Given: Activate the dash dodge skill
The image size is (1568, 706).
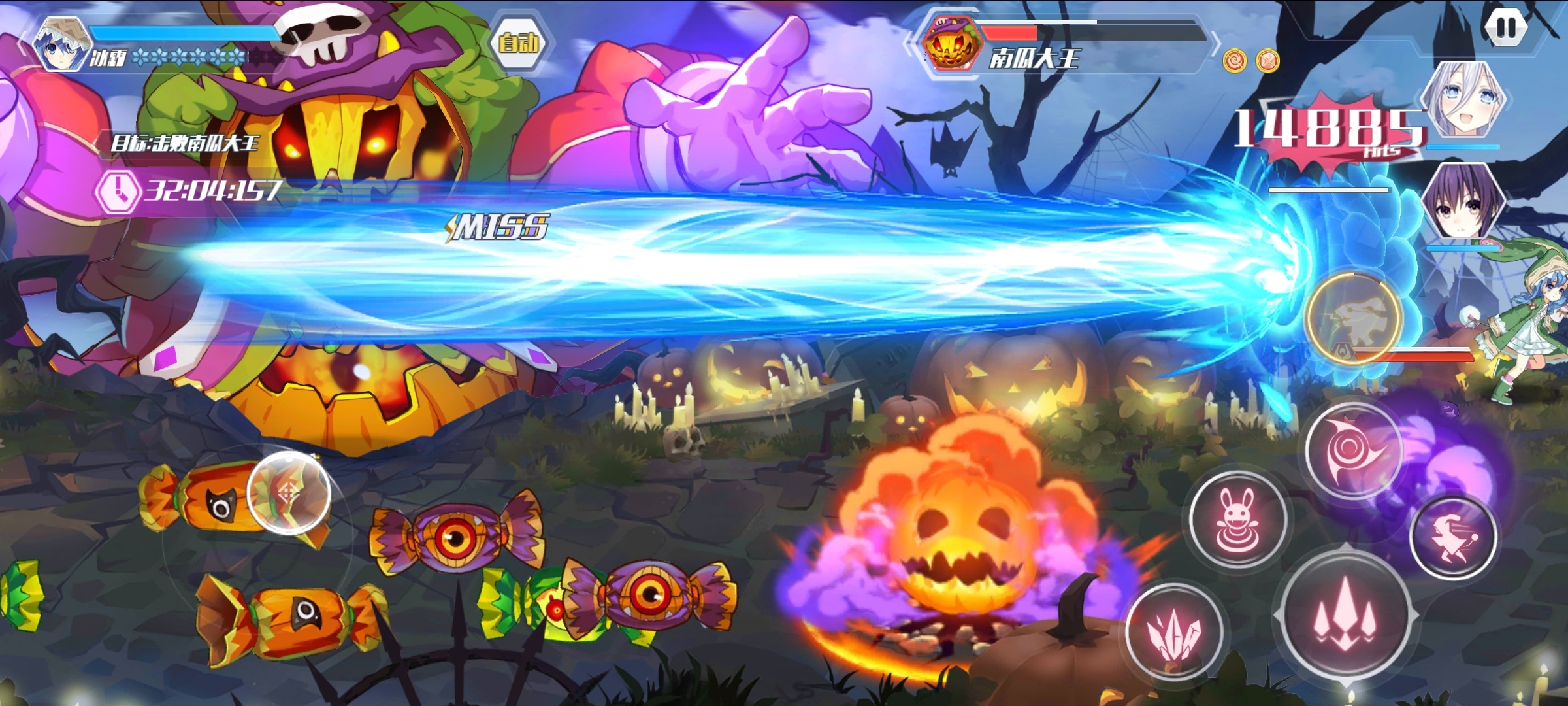Looking at the screenshot, I should click(1454, 537).
